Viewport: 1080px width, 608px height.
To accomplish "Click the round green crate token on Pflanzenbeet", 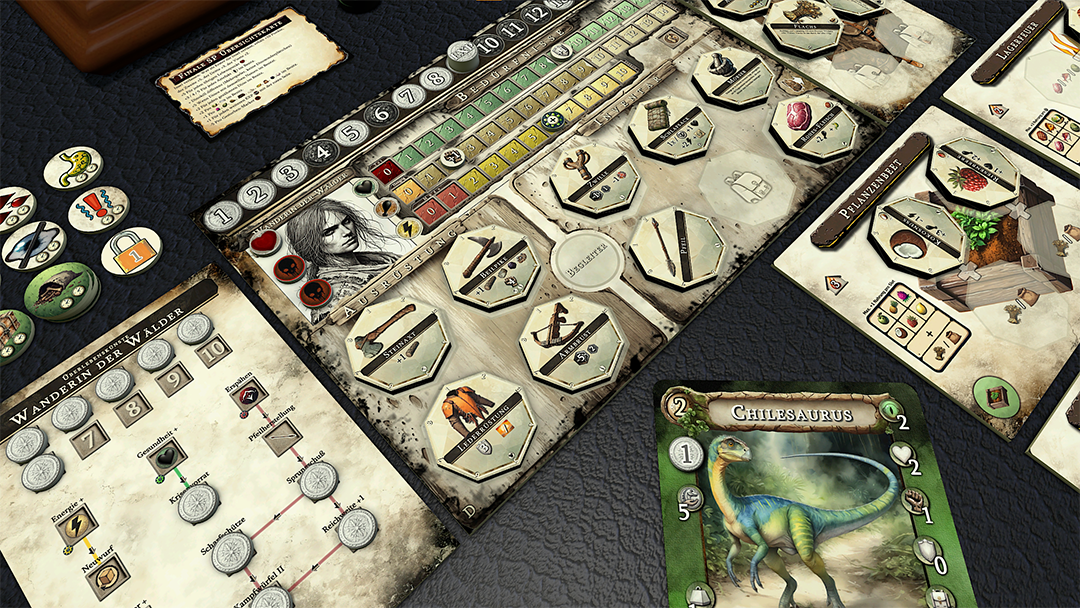I will 996,398.
